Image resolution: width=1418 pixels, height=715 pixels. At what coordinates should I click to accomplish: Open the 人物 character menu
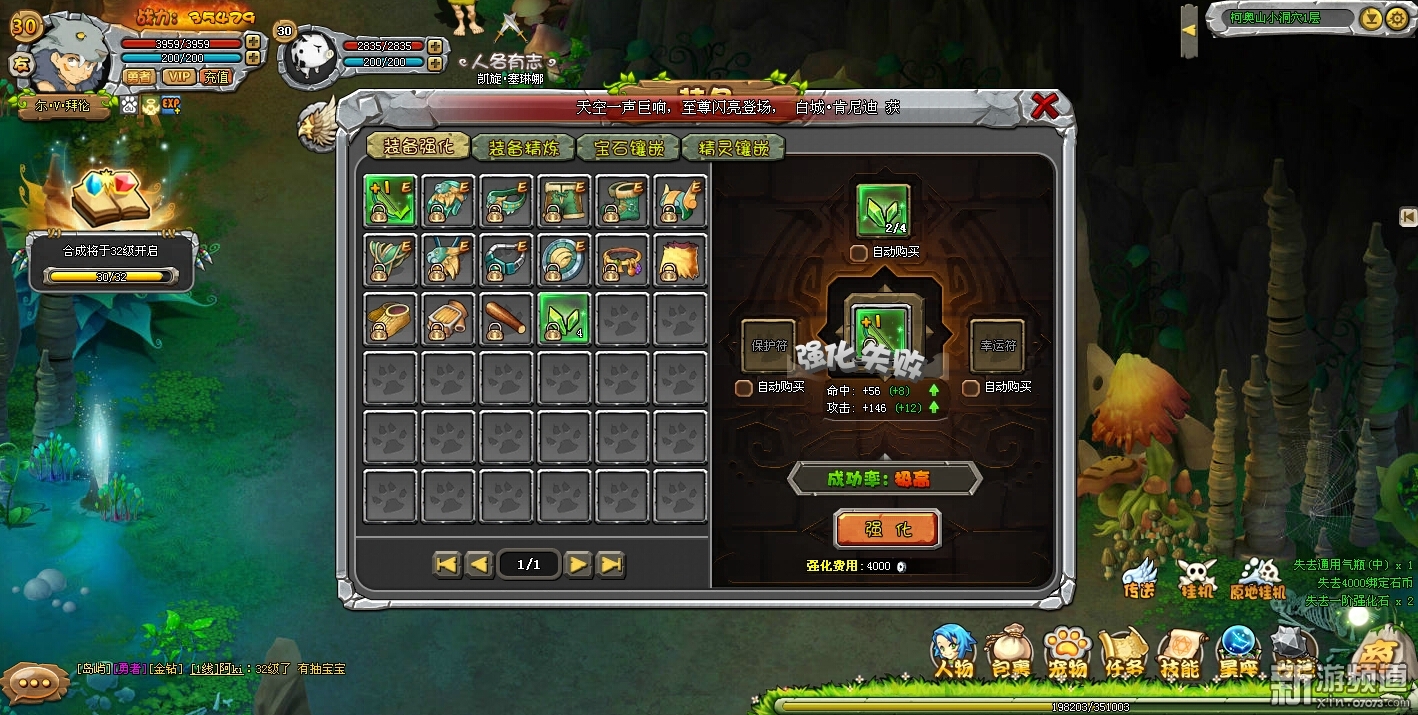(953, 652)
